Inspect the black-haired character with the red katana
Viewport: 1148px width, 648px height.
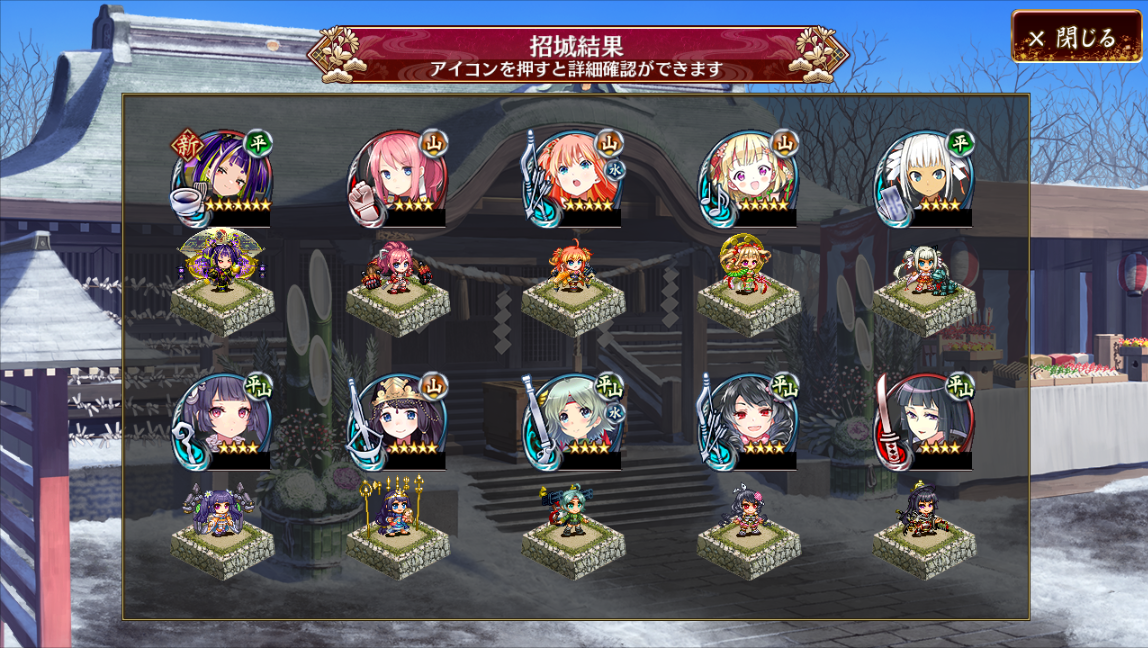point(925,421)
